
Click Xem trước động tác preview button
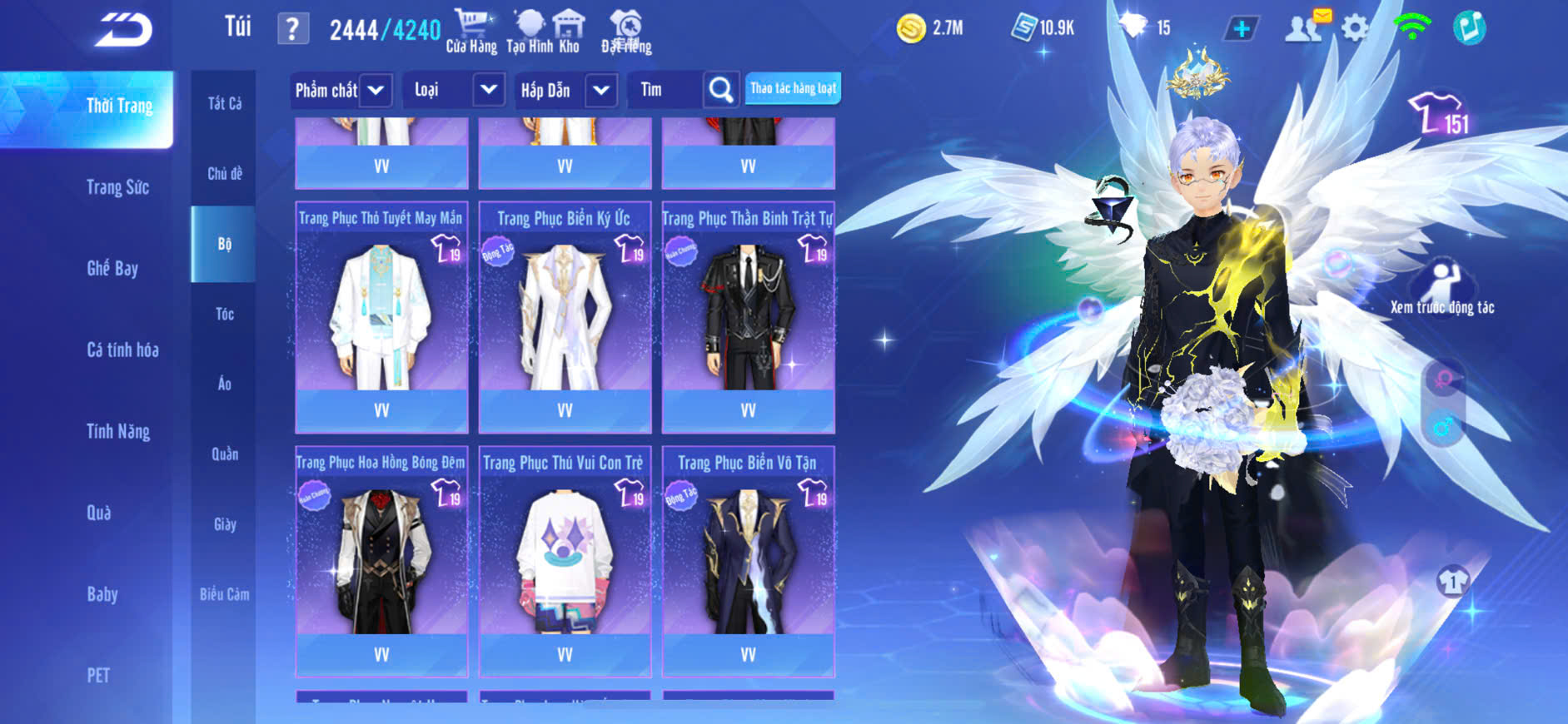[x=1441, y=287]
